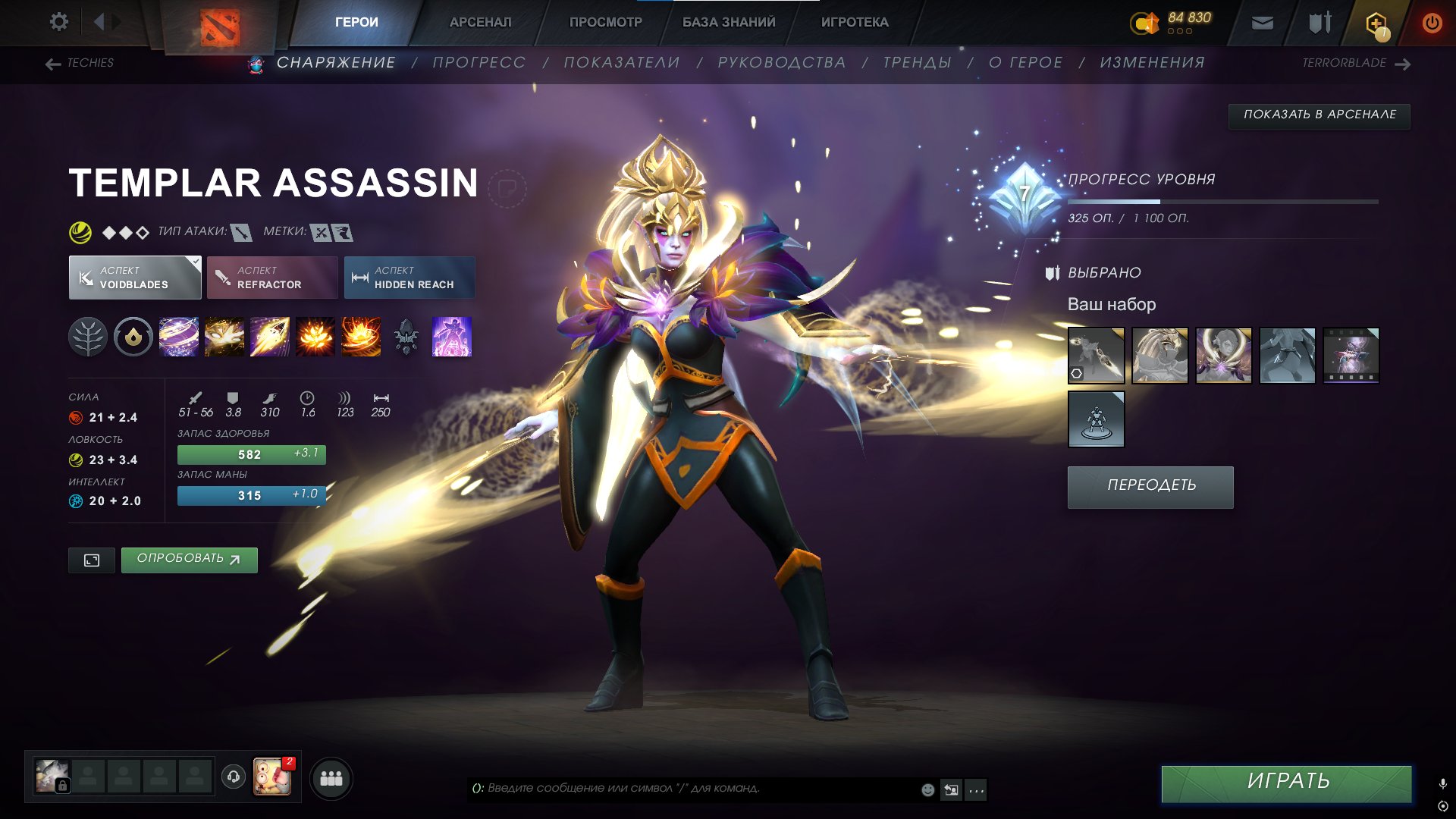The image size is (1456, 819).
Task: Open the Руководства section
Action: tap(781, 63)
